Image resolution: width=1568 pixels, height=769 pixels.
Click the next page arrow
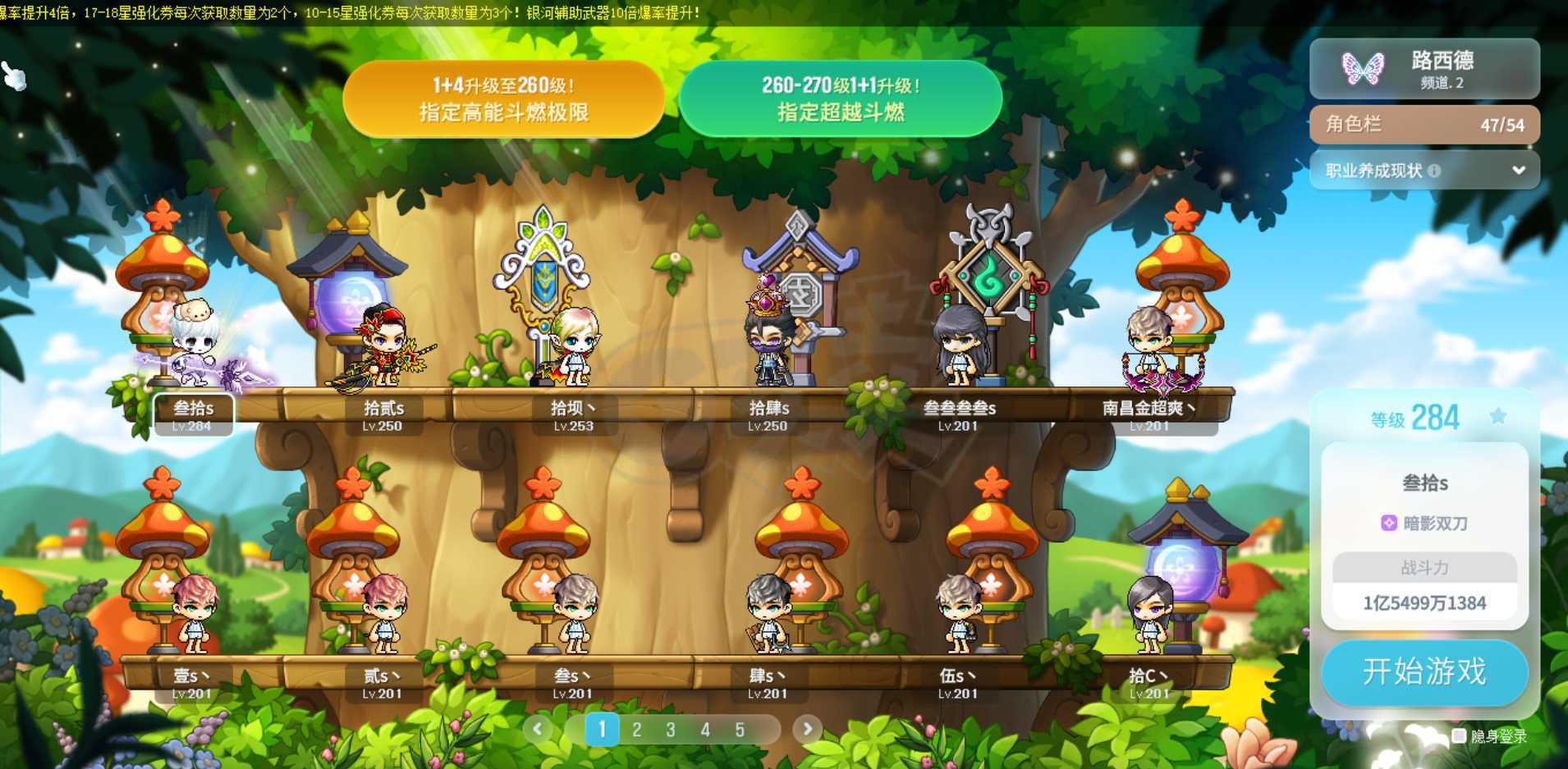(x=807, y=728)
